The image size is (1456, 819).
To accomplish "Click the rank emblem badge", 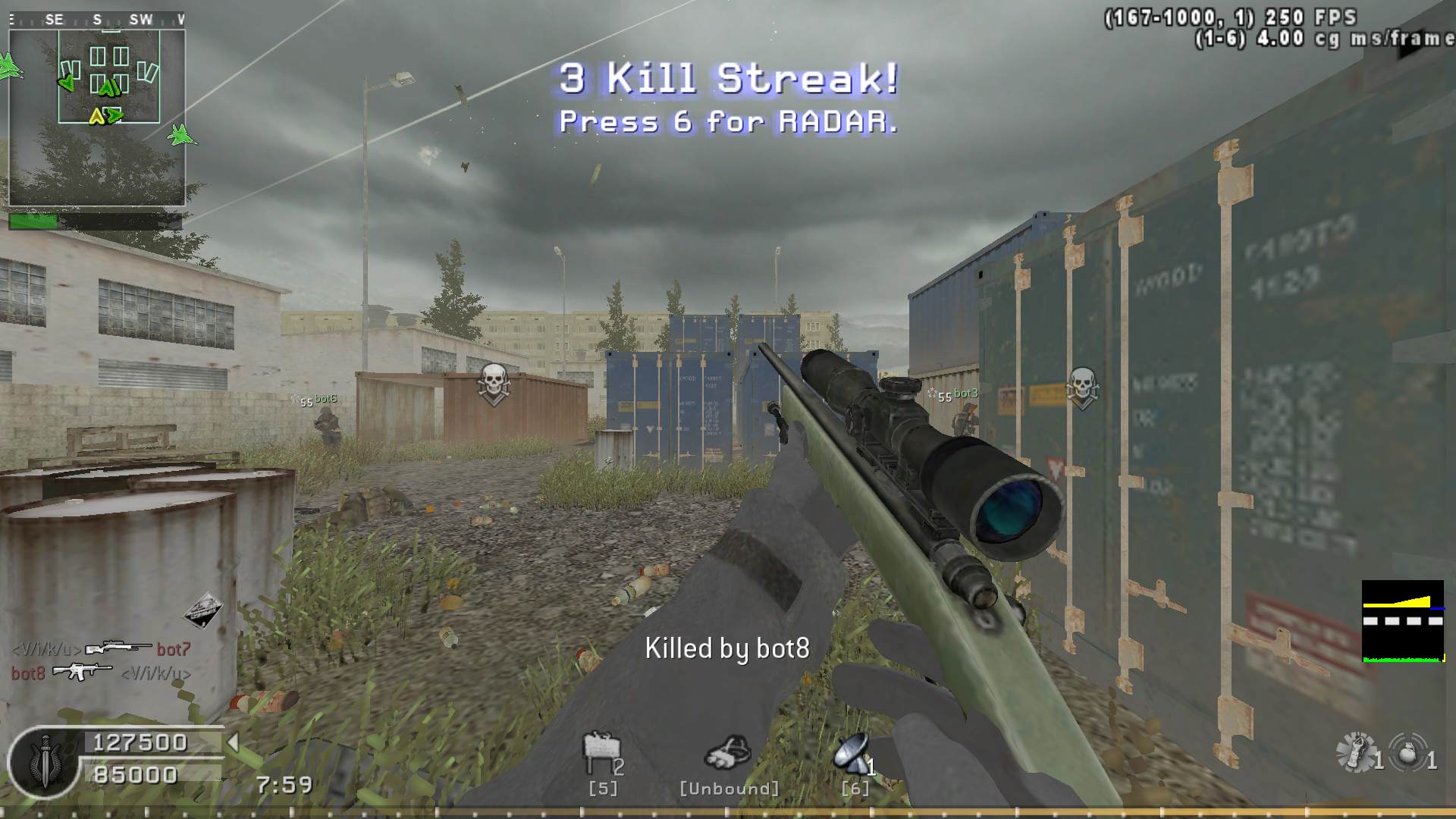I will 44,761.
